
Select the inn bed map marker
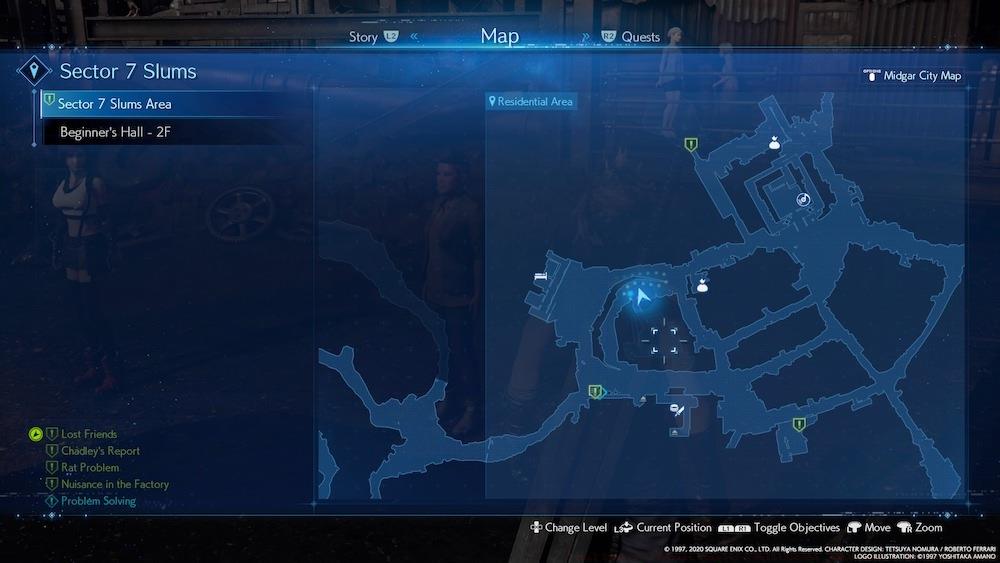tap(541, 275)
